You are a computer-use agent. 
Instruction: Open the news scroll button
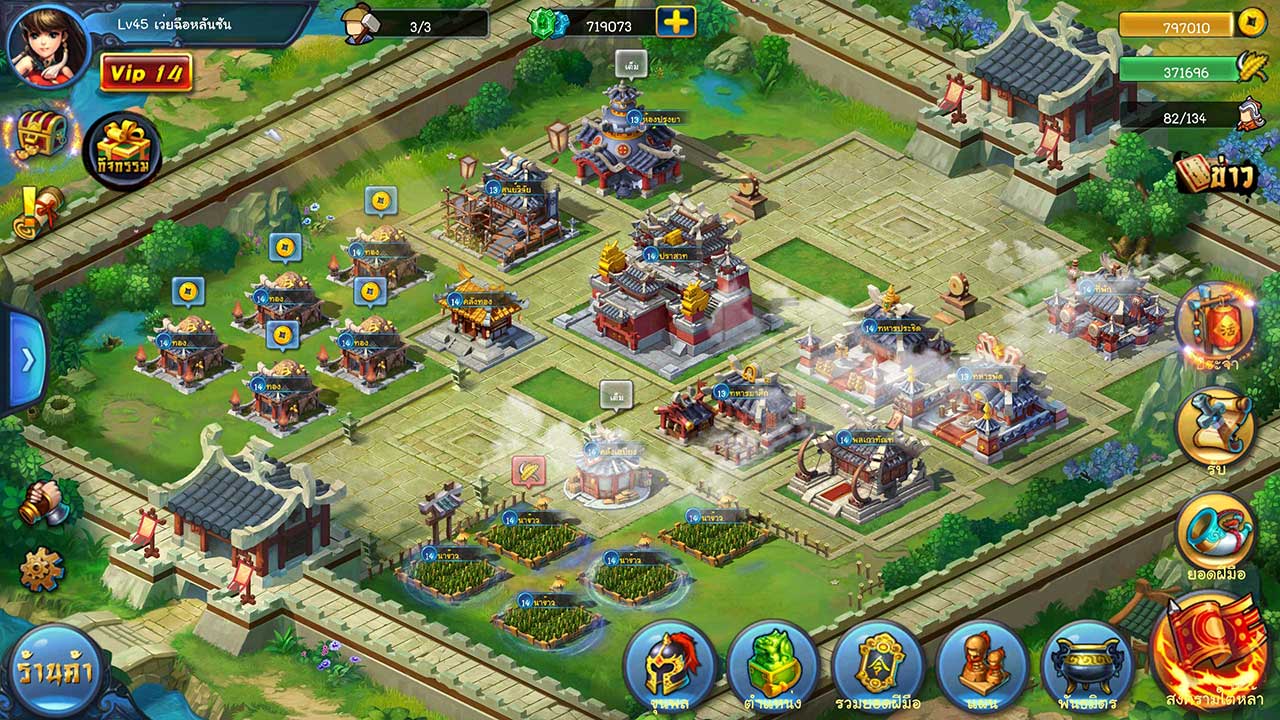click(x=1215, y=174)
